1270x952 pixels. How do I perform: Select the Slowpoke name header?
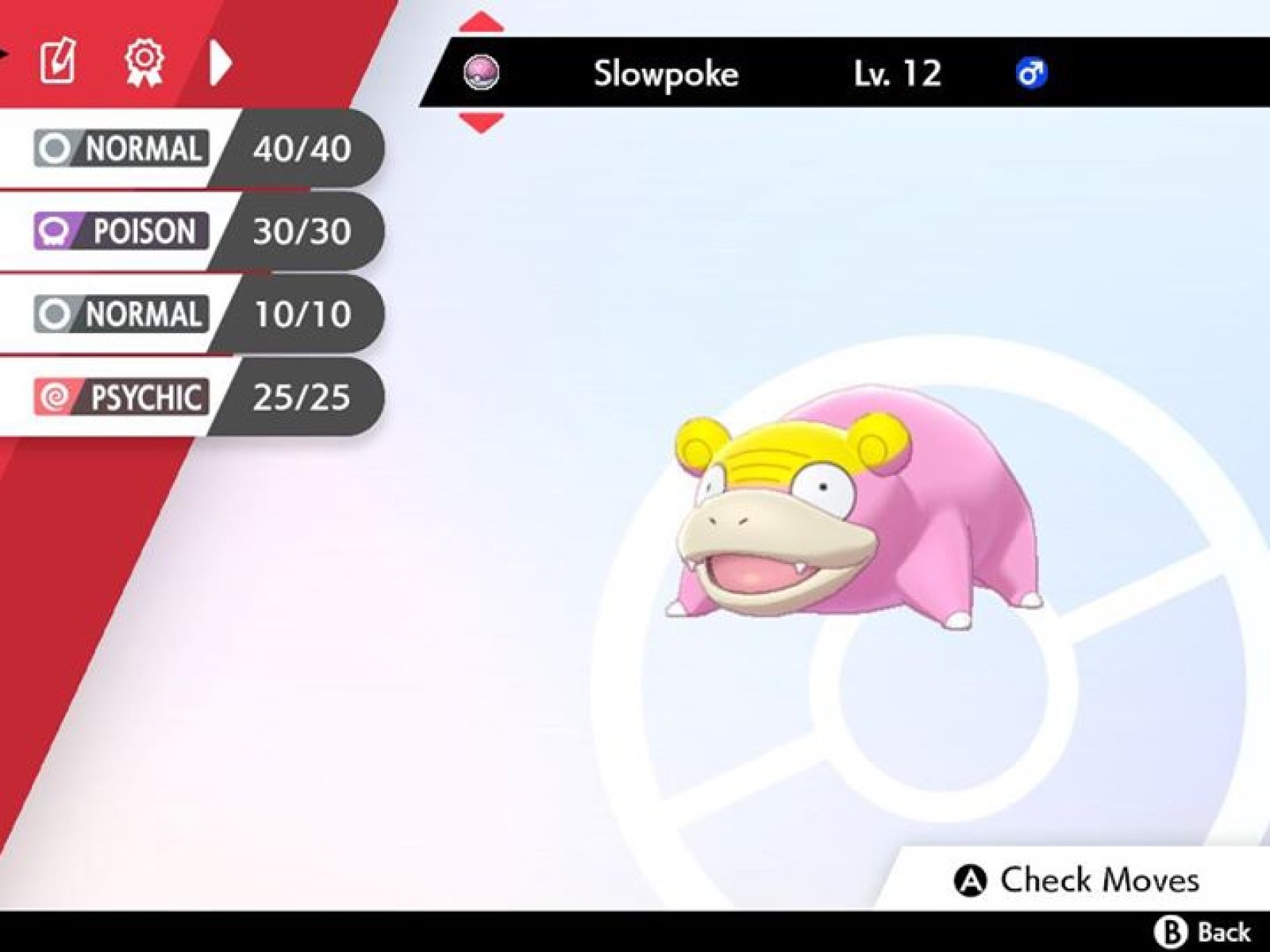pos(664,75)
